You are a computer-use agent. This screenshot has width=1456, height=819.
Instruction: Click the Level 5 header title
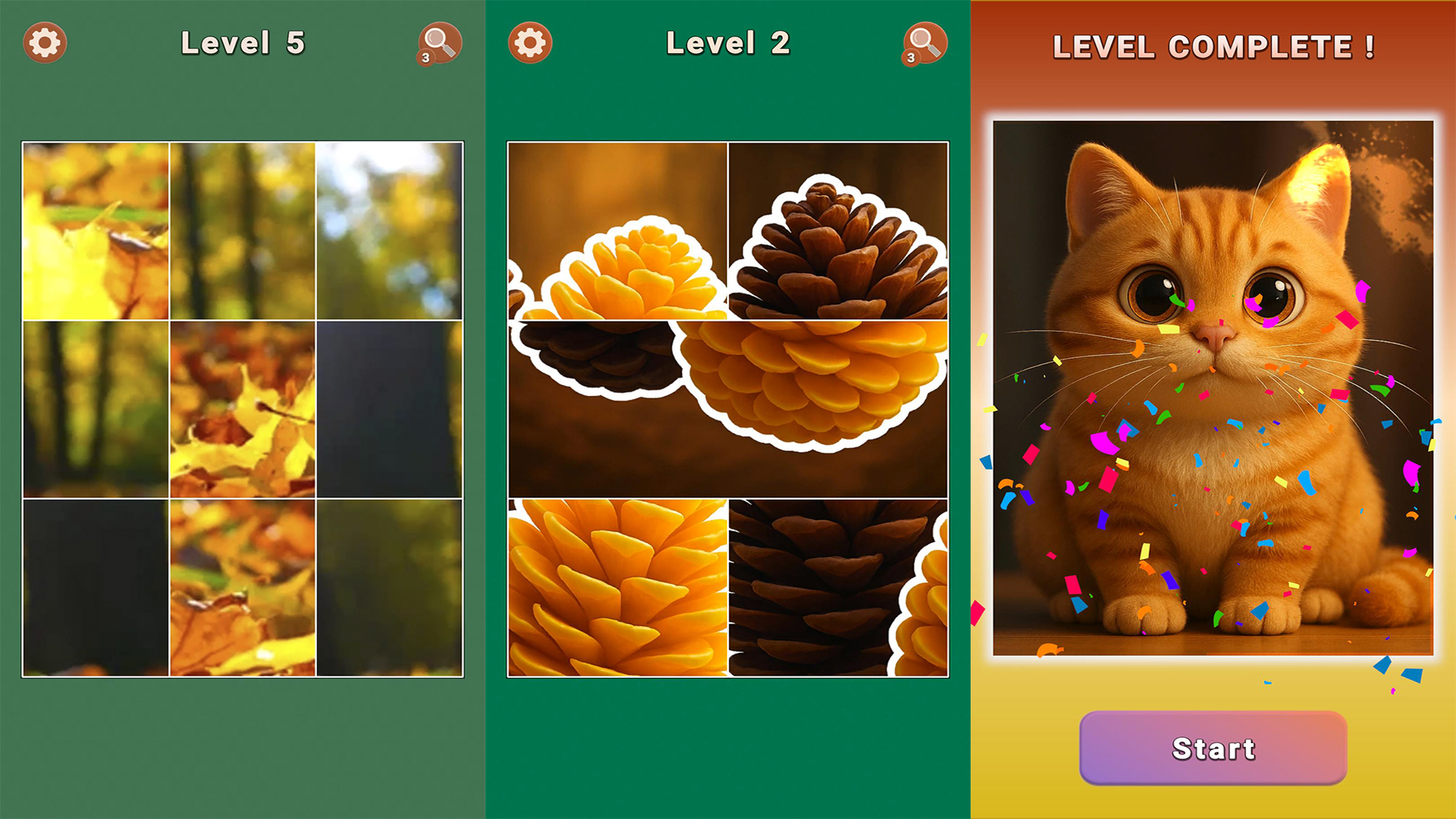click(x=244, y=43)
